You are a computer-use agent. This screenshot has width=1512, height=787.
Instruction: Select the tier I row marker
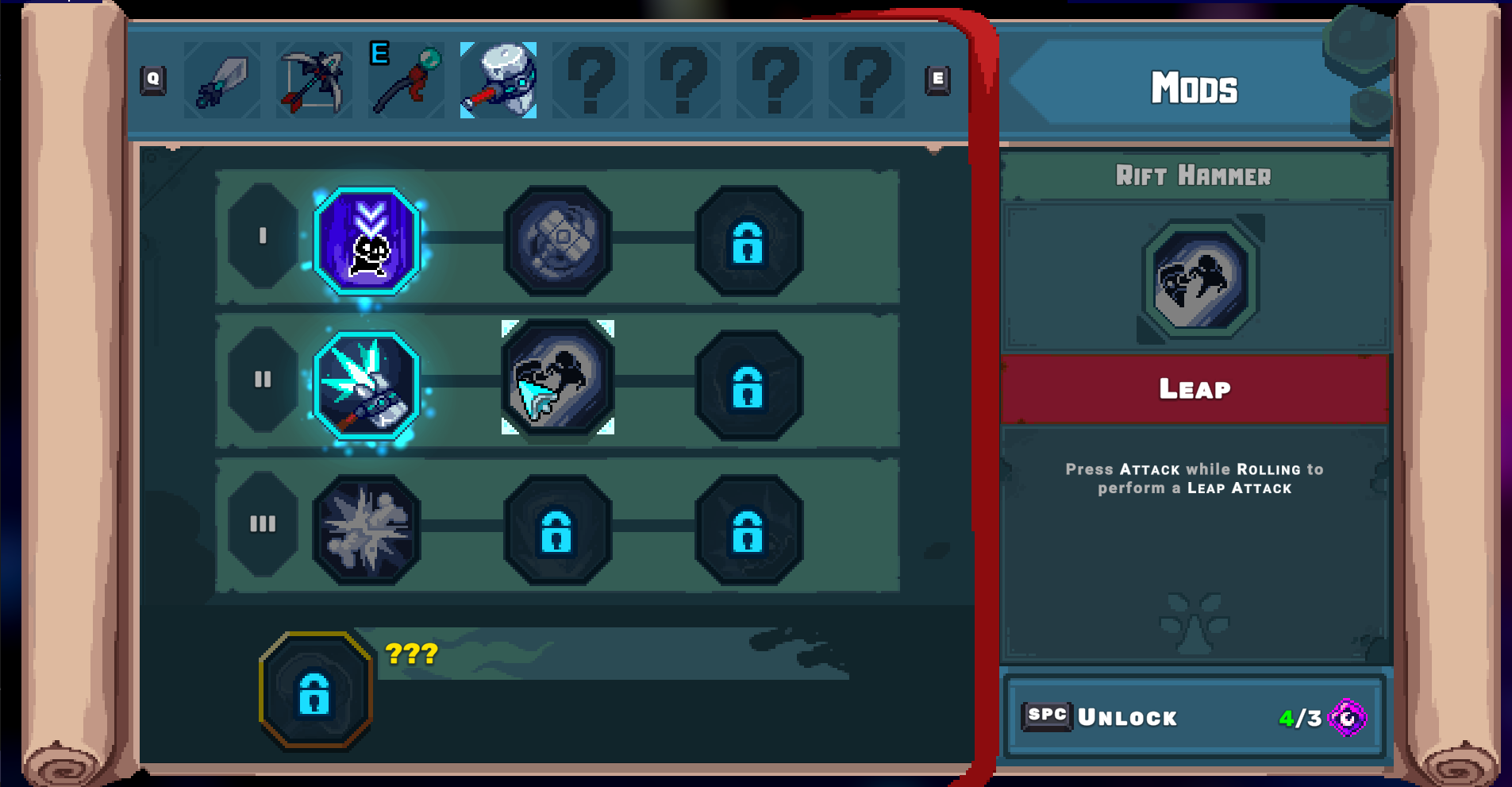263,236
